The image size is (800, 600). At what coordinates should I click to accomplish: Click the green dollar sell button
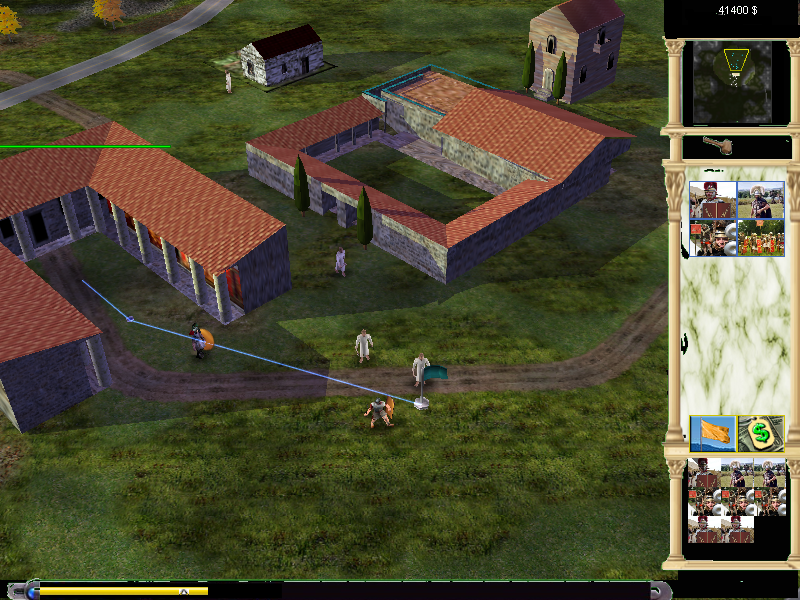click(761, 434)
